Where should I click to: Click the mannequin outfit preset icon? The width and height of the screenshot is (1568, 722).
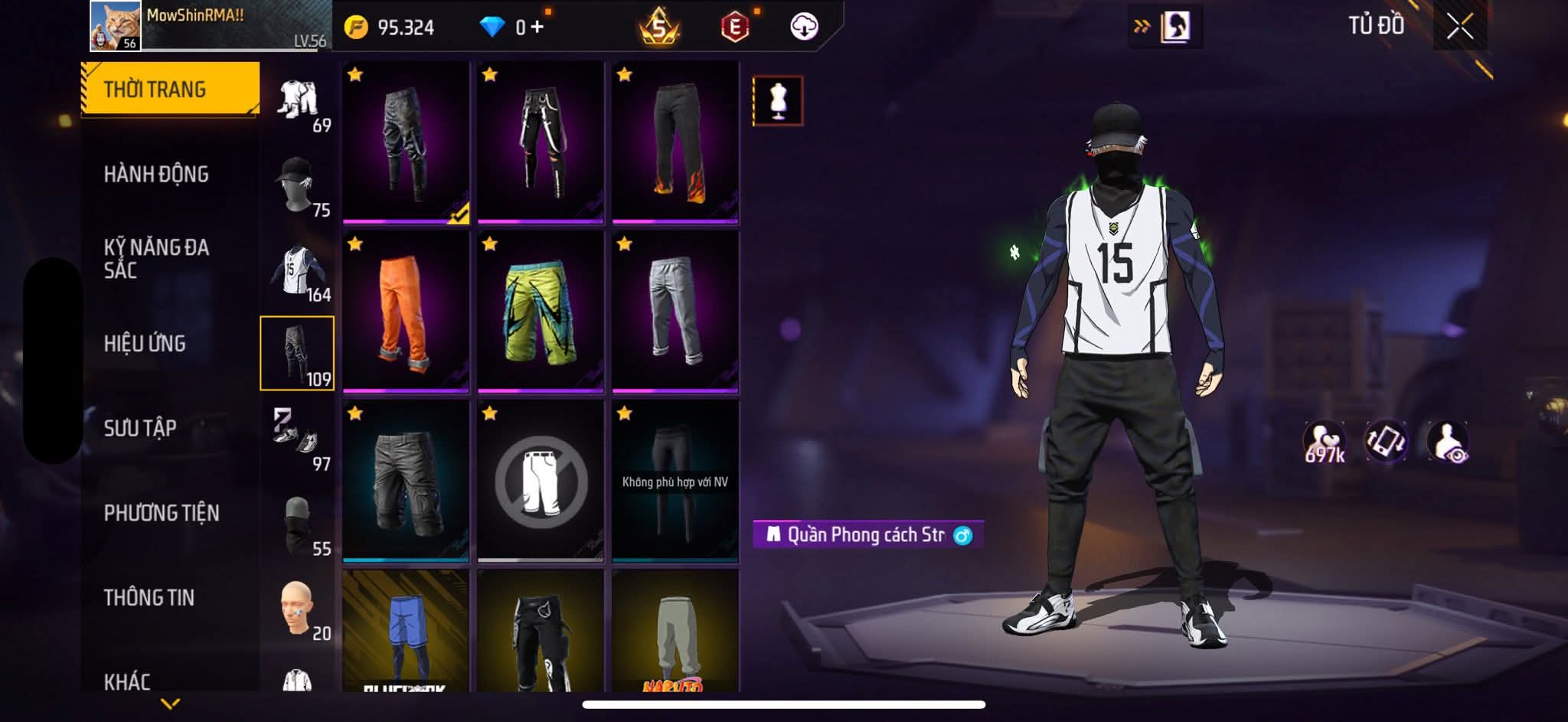coord(778,101)
